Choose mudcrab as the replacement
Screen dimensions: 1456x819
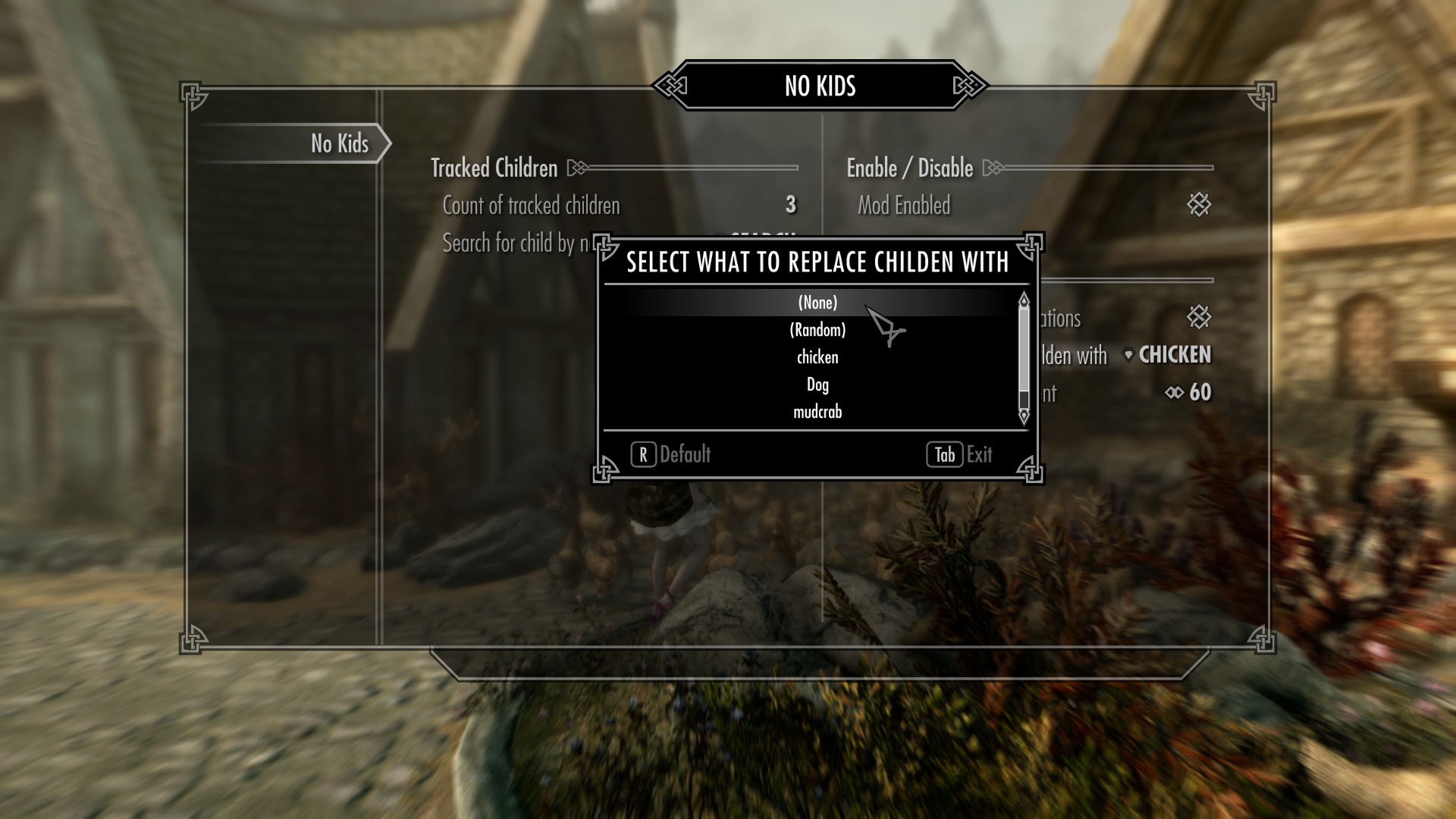point(817,412)
